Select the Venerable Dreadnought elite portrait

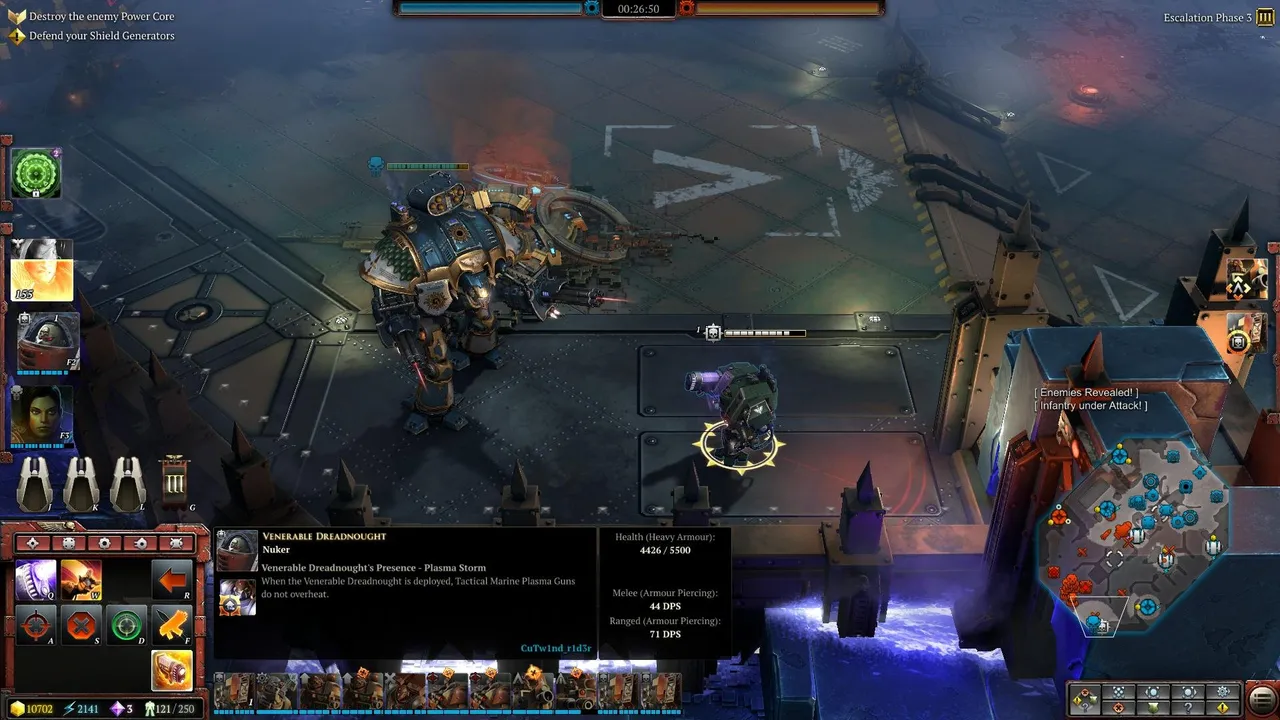[47, 341]
